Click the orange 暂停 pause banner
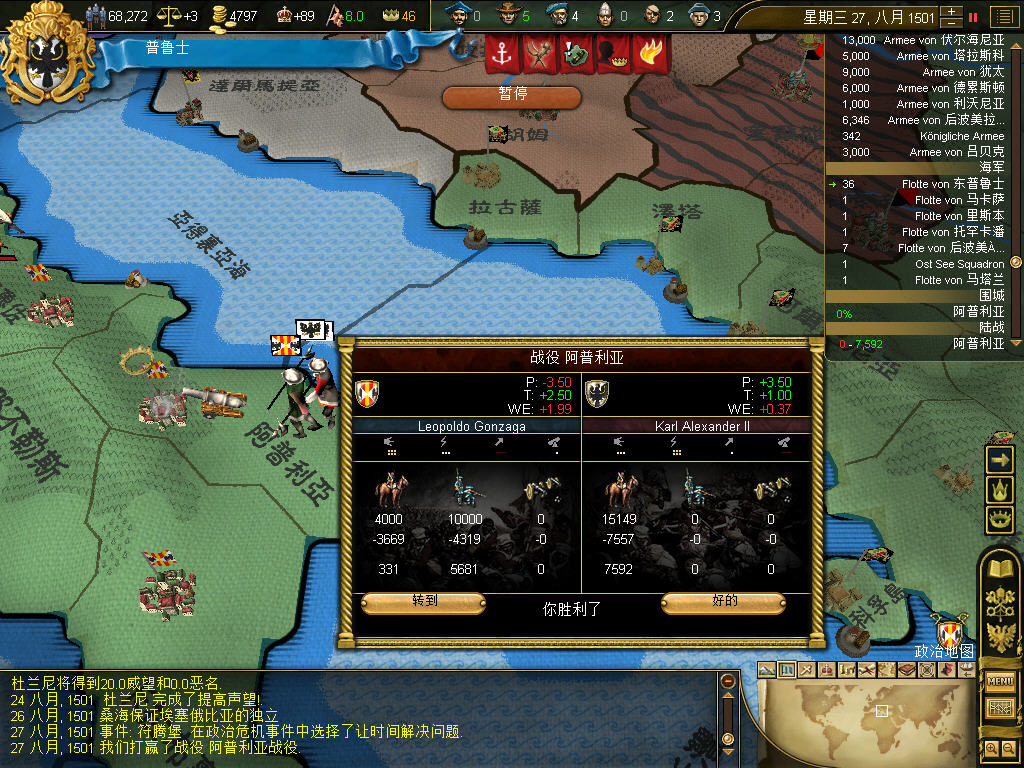1024x768 pixels. (x=511, y=96)
